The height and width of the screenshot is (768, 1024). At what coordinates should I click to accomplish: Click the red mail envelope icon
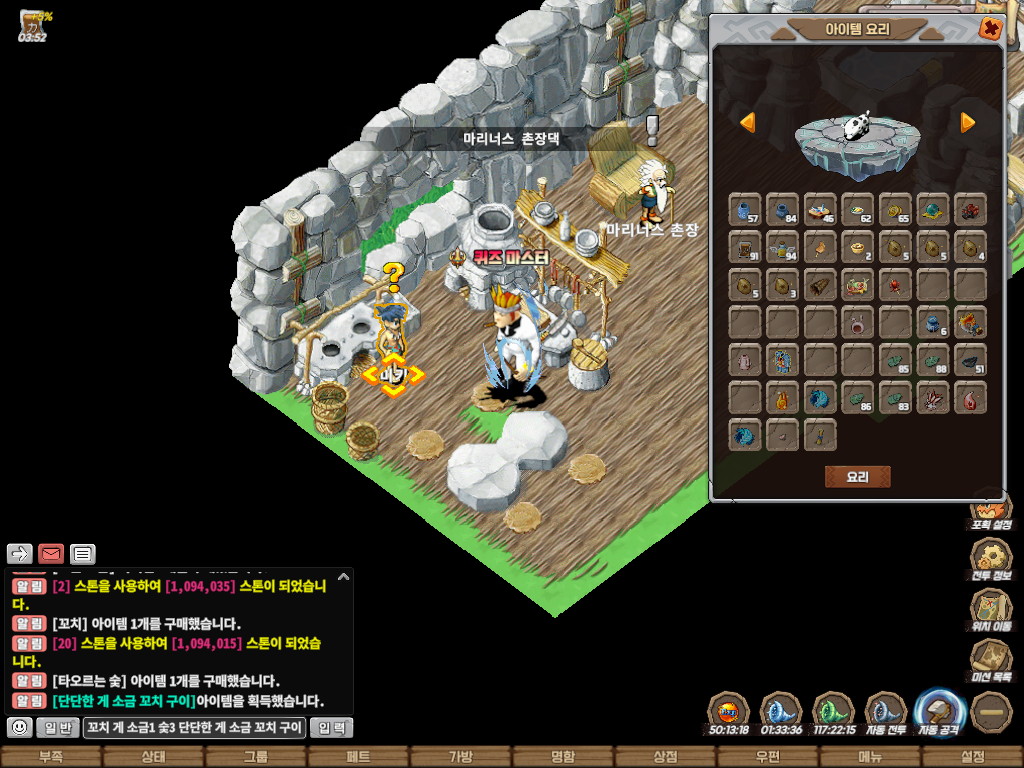51,554
